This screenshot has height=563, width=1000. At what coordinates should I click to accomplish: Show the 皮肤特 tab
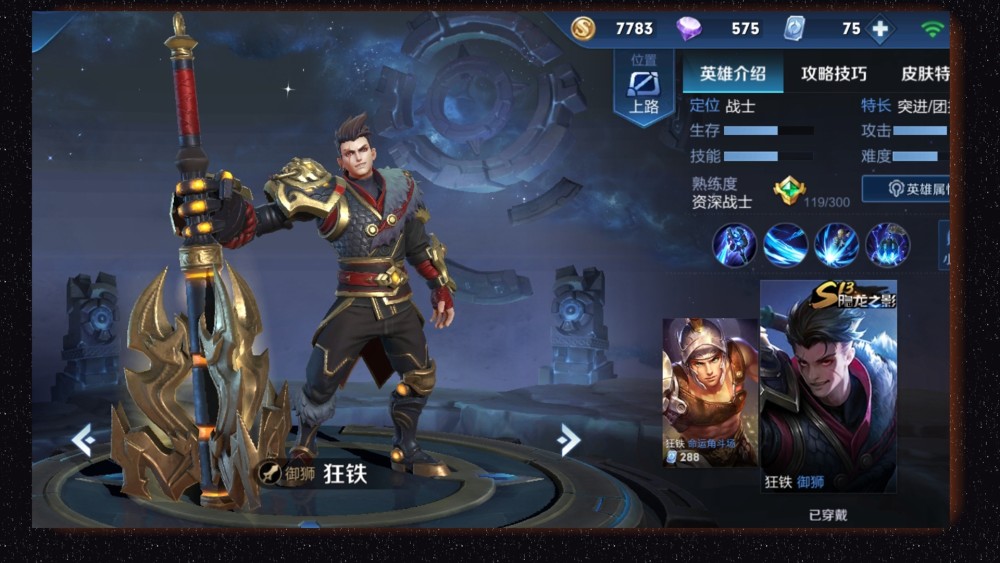pyautogui.click(x=924, y=73)
